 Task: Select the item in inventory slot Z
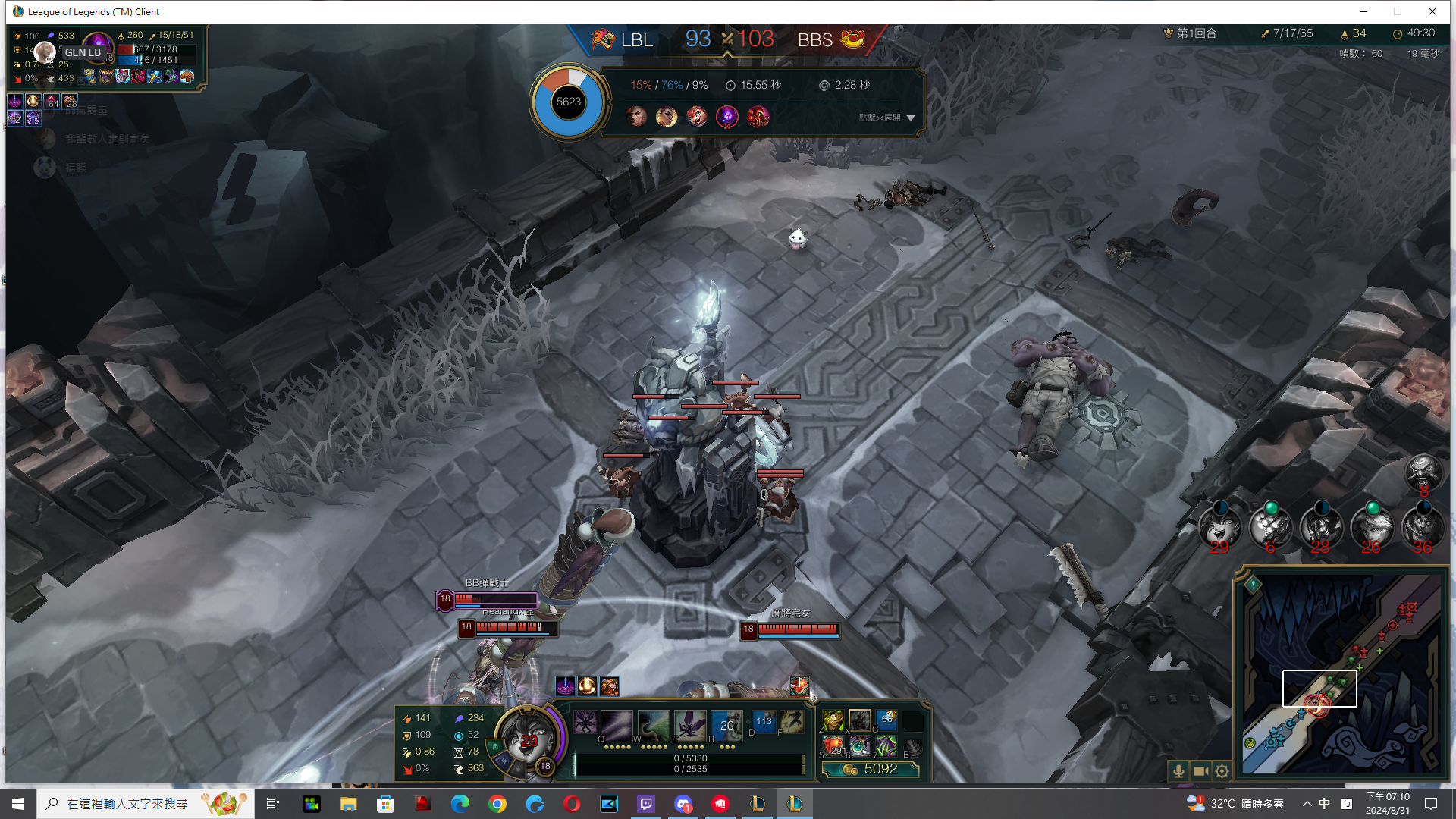833,720
